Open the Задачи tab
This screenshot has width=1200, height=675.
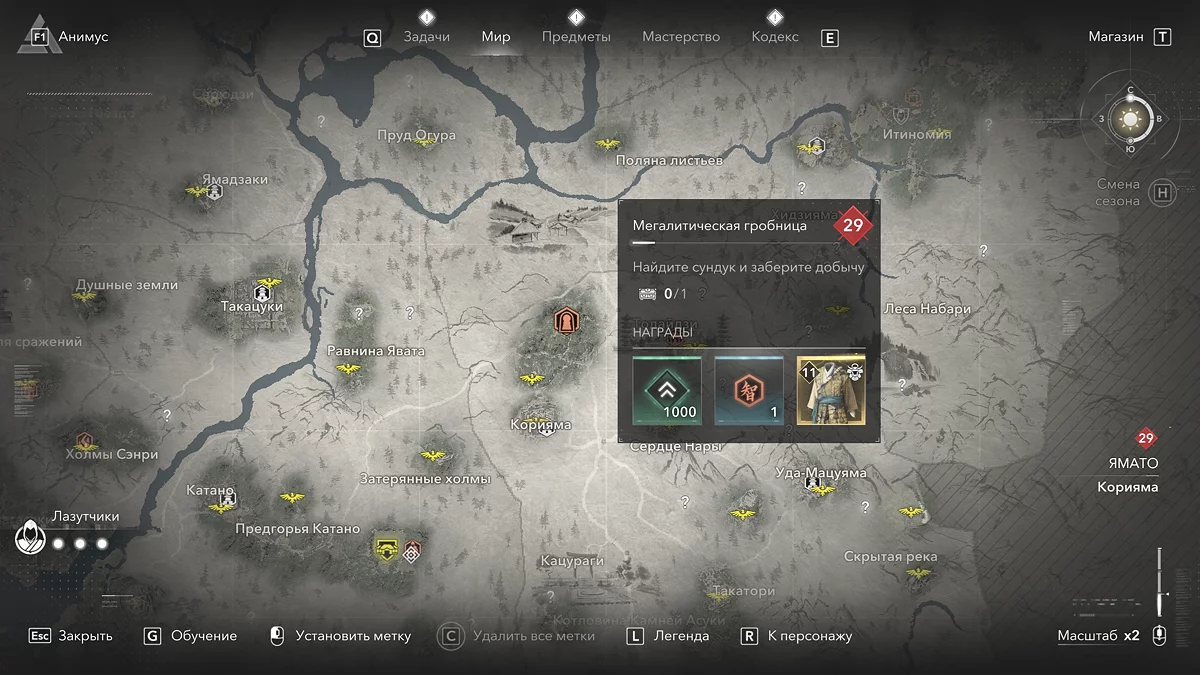(426, 37)
